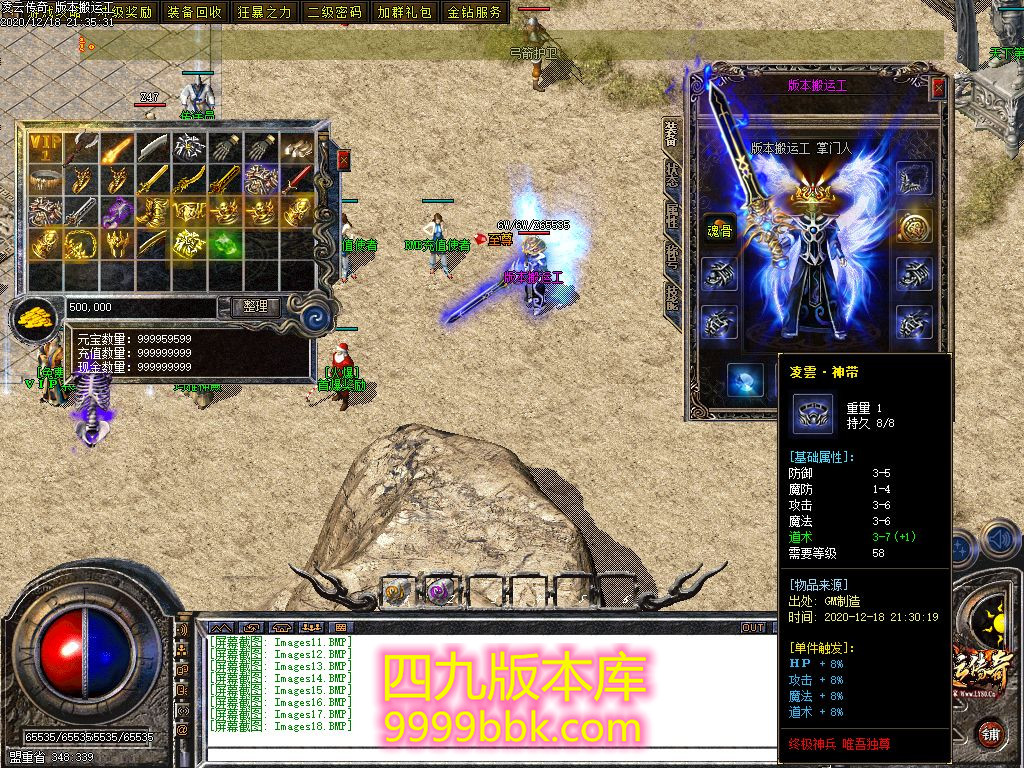Select the green gem item in the bag
The image size is (1024, 768).
pos(226,243)
